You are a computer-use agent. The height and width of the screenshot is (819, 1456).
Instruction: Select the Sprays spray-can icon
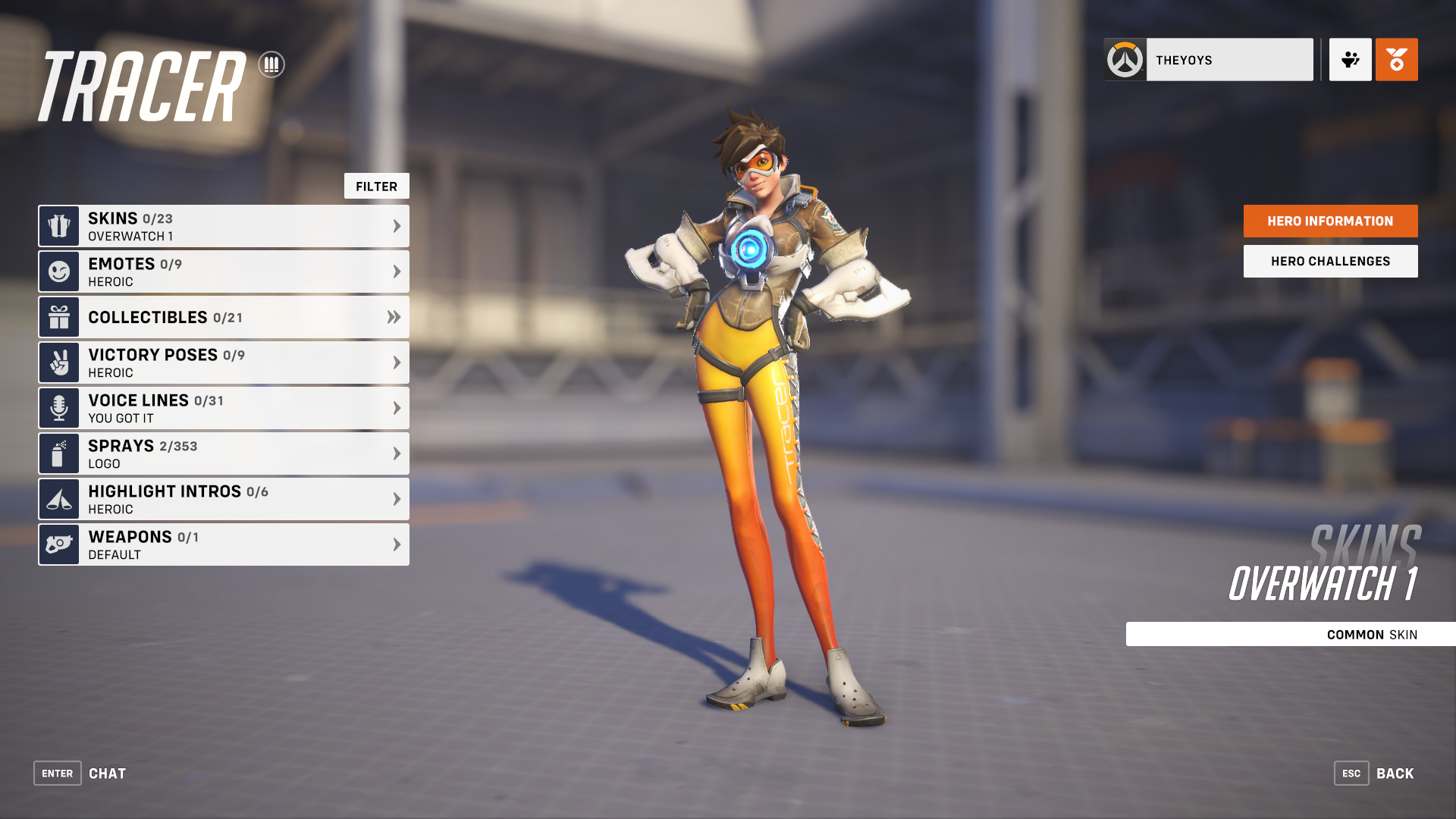coord(58,453)
